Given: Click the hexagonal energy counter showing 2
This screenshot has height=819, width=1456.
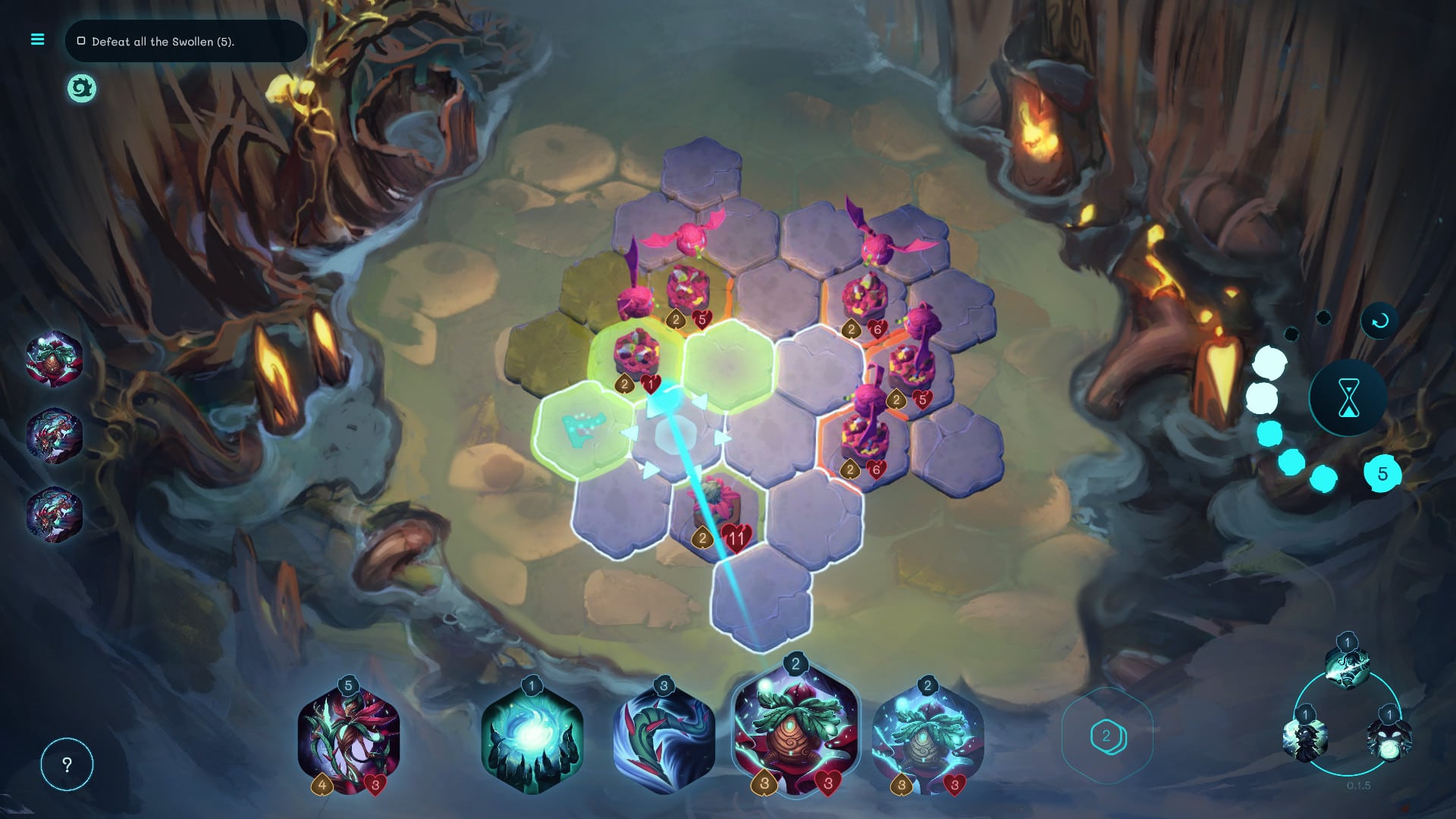Looking at the screenshot, I should 1108,735.
